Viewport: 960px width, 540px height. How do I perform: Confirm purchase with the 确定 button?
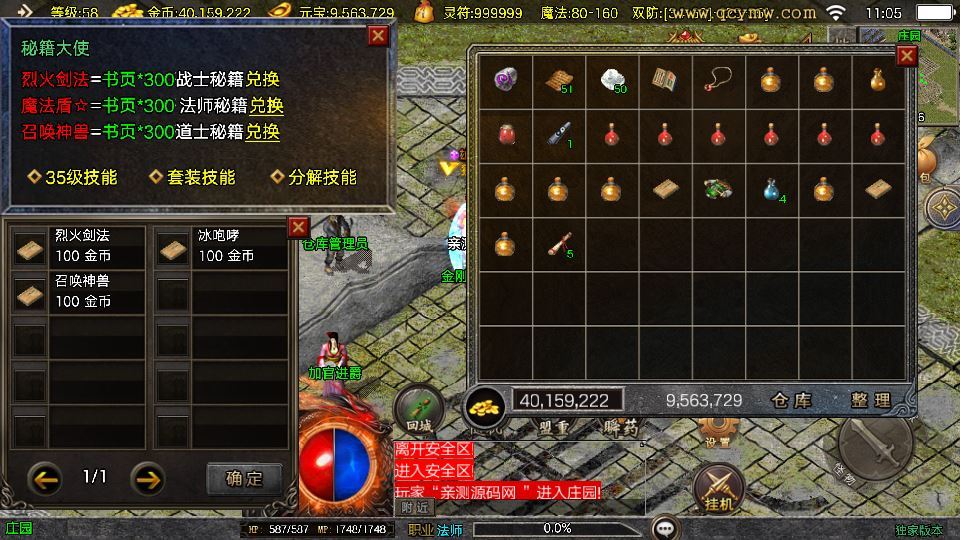[244, 478]
